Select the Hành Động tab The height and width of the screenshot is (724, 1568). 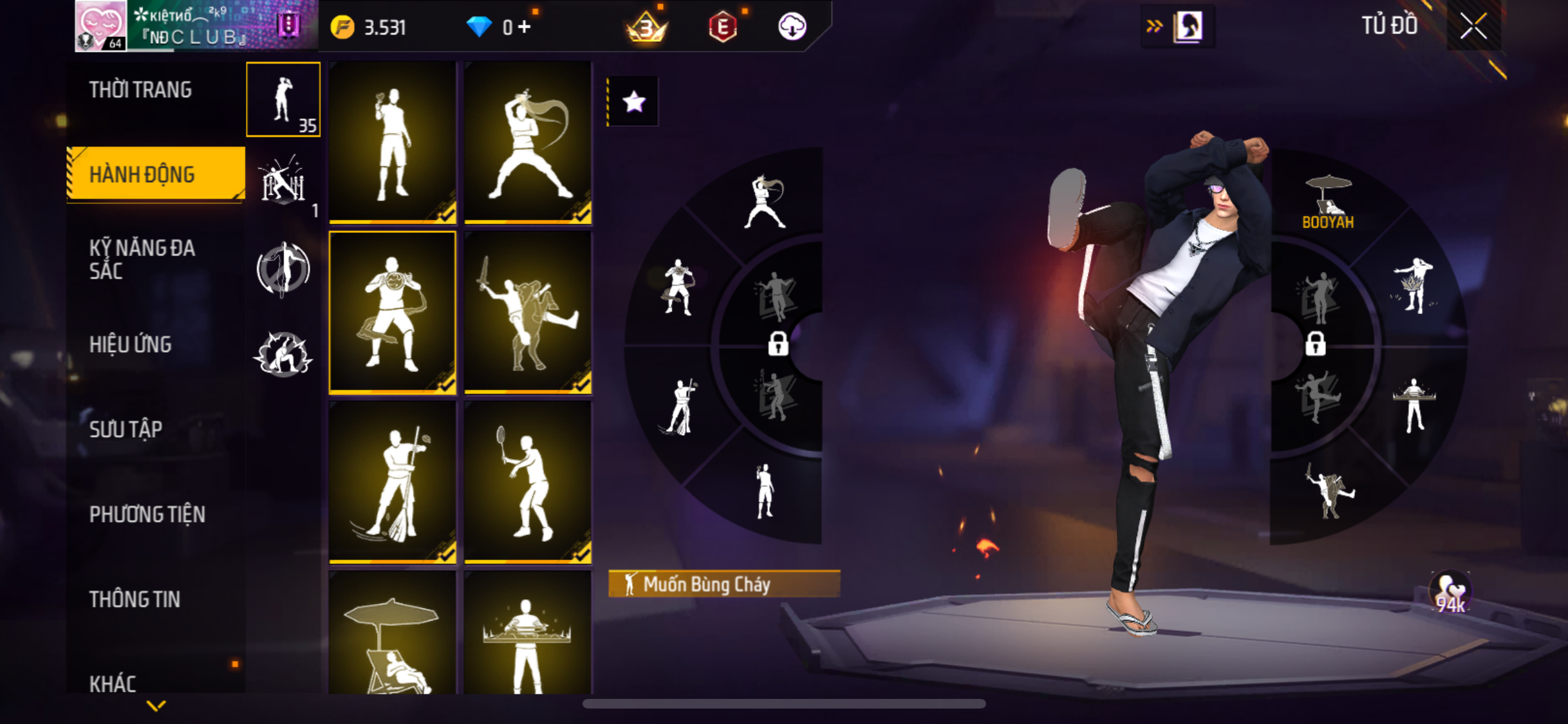[156, 174]
